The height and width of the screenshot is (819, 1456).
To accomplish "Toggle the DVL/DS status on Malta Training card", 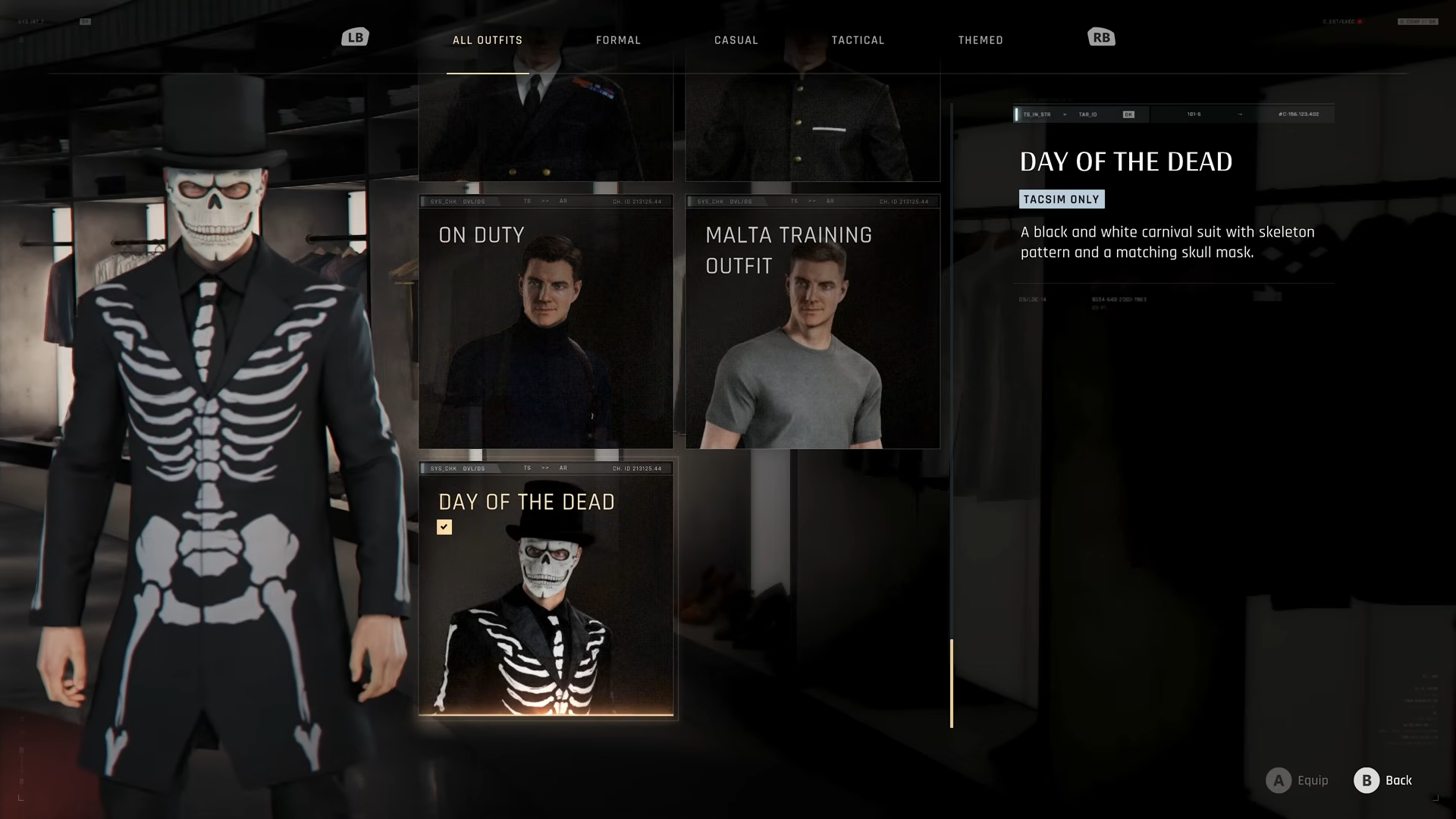I will point(740,201).
